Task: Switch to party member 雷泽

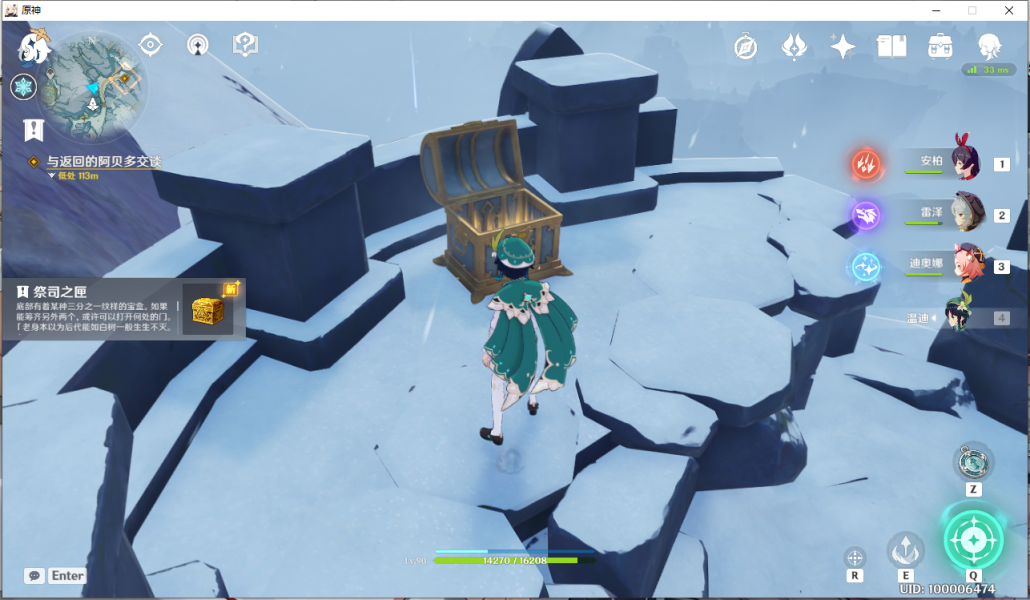Action: (x=965, y=214)
